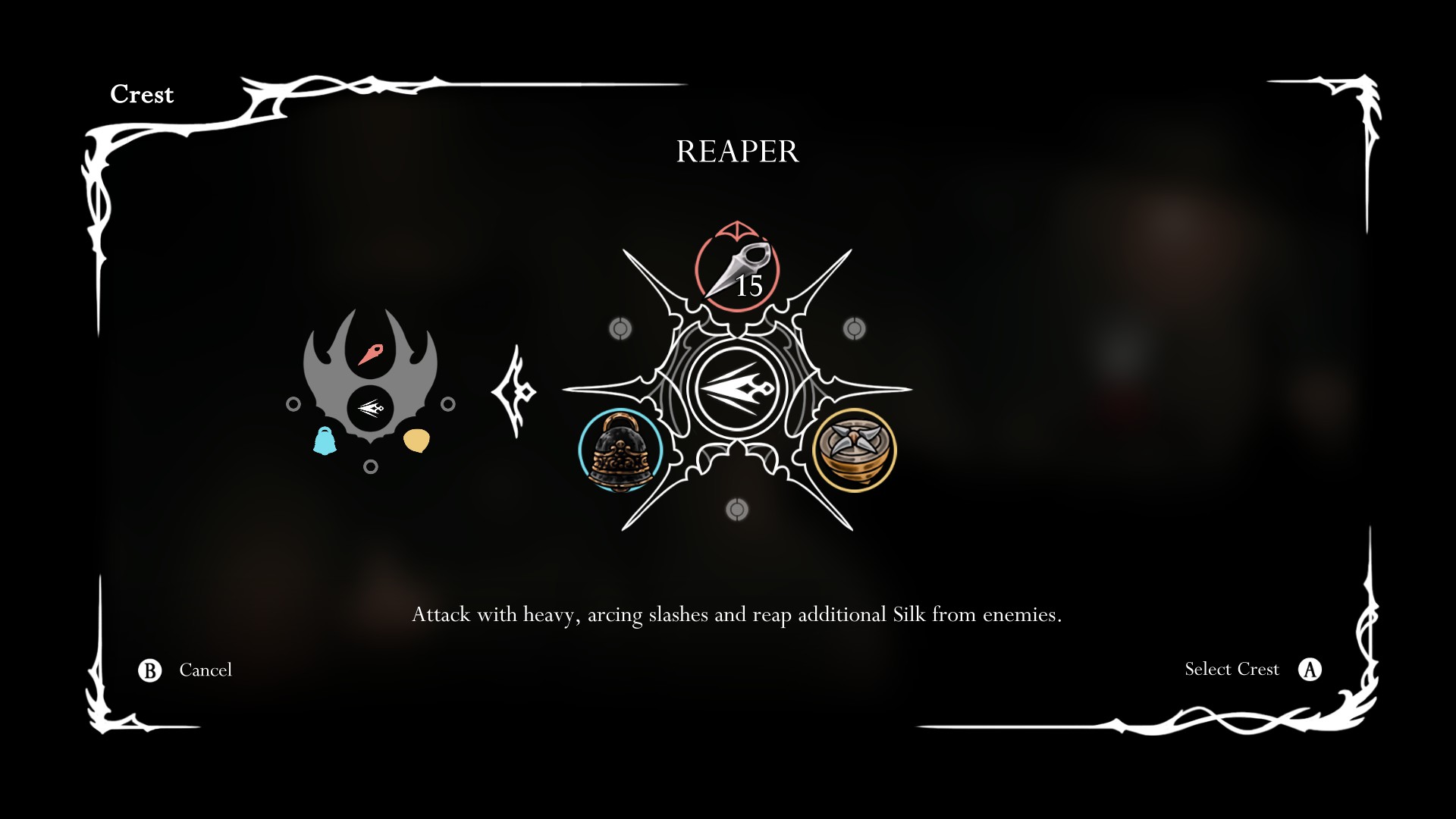Viewport: 1456px width, 819px height.
Task: Select the empty upper-left tool slot
Action: tap(620, 328)
